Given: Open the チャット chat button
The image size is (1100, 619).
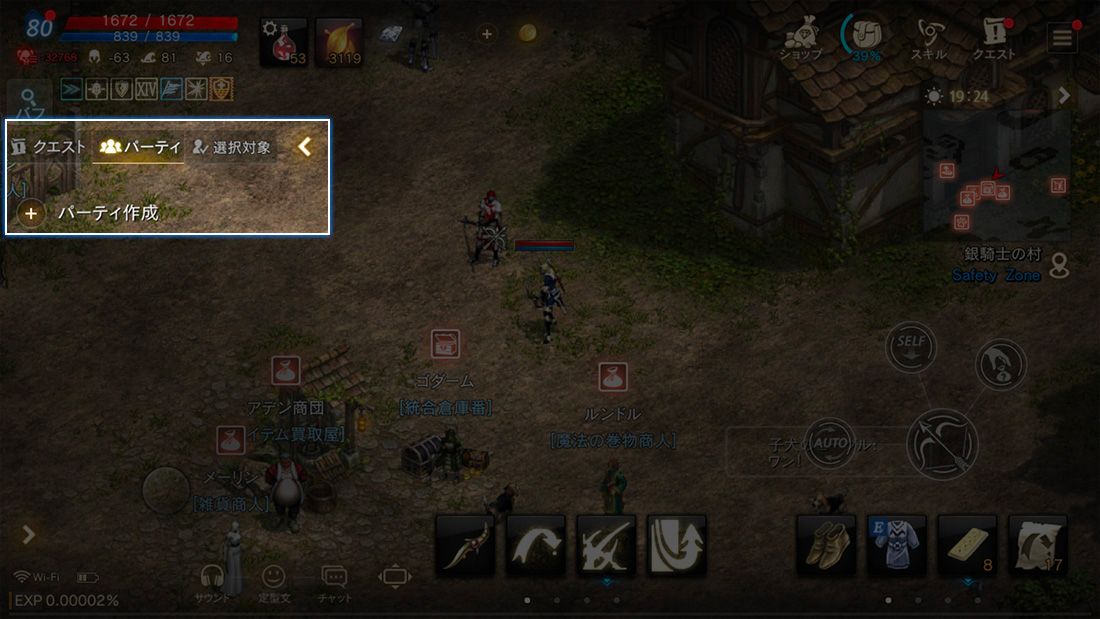Looking at the screenshot, I should click(334, 582).
